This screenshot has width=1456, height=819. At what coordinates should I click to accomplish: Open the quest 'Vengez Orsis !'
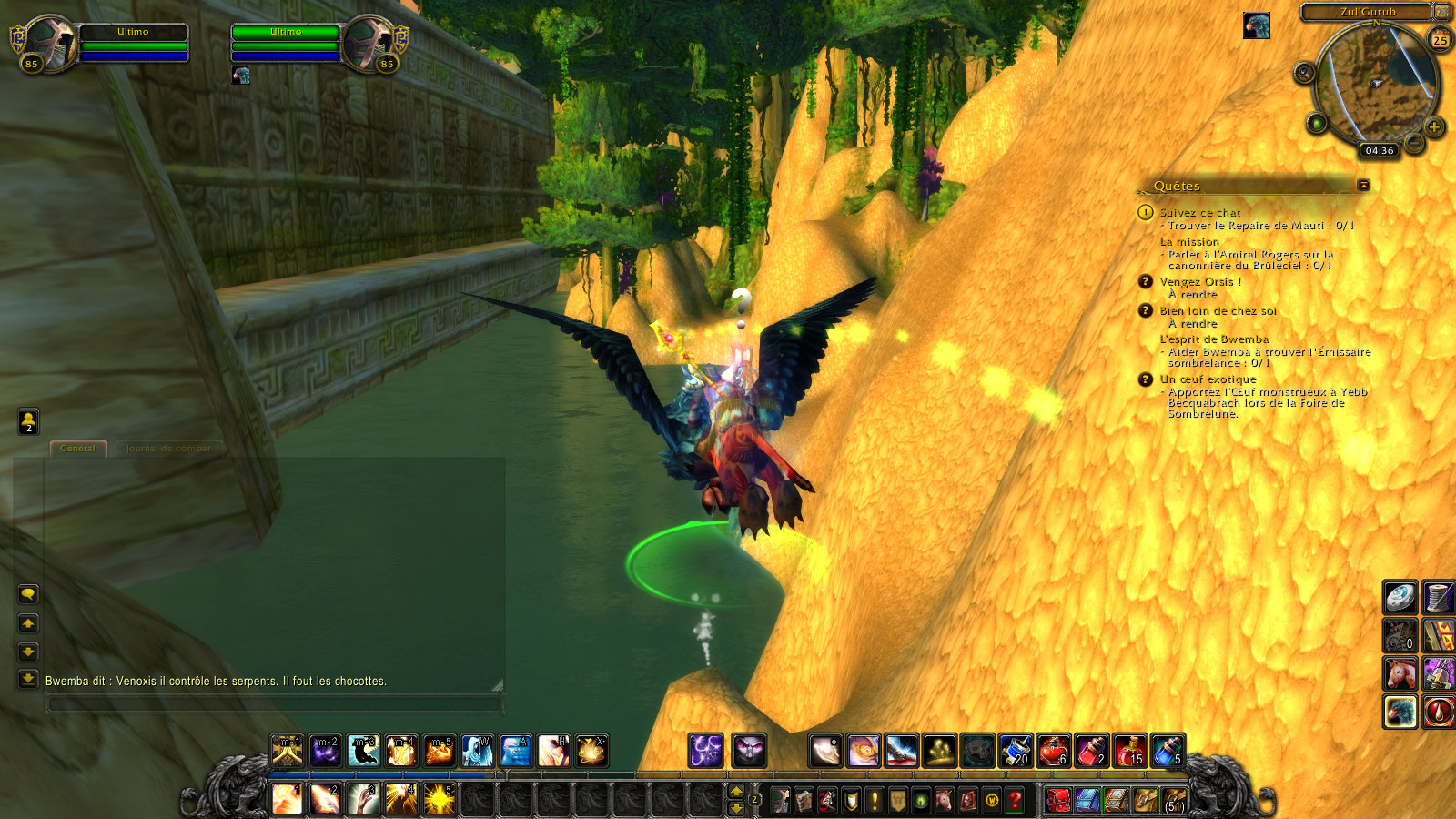(x=1199, y=282)
